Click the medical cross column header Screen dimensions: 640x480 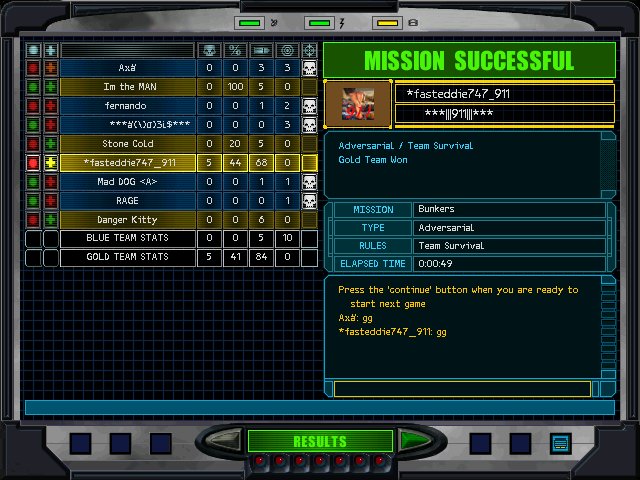tap(51, 49)
